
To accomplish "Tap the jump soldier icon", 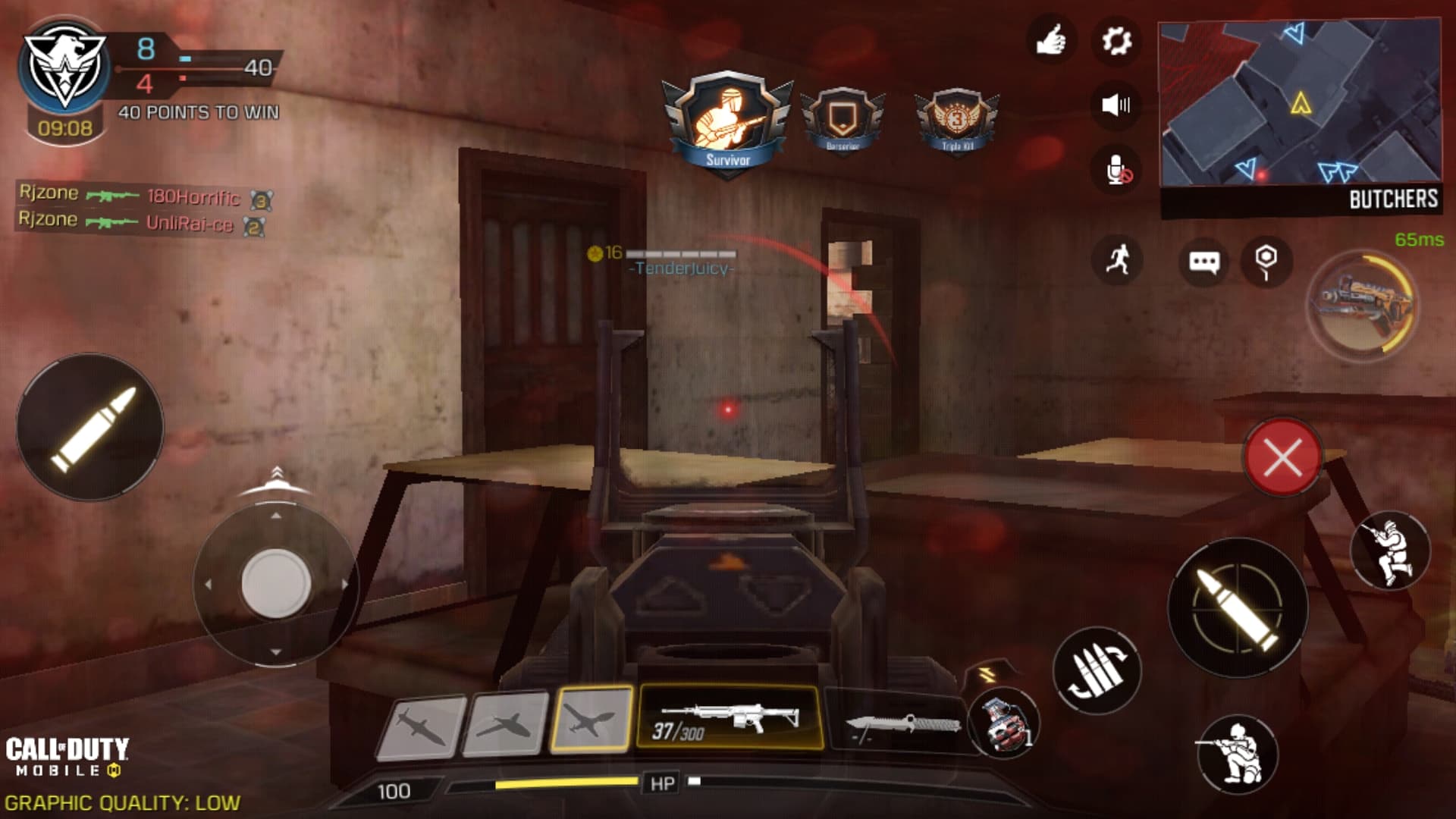I will pos(1389,551).
